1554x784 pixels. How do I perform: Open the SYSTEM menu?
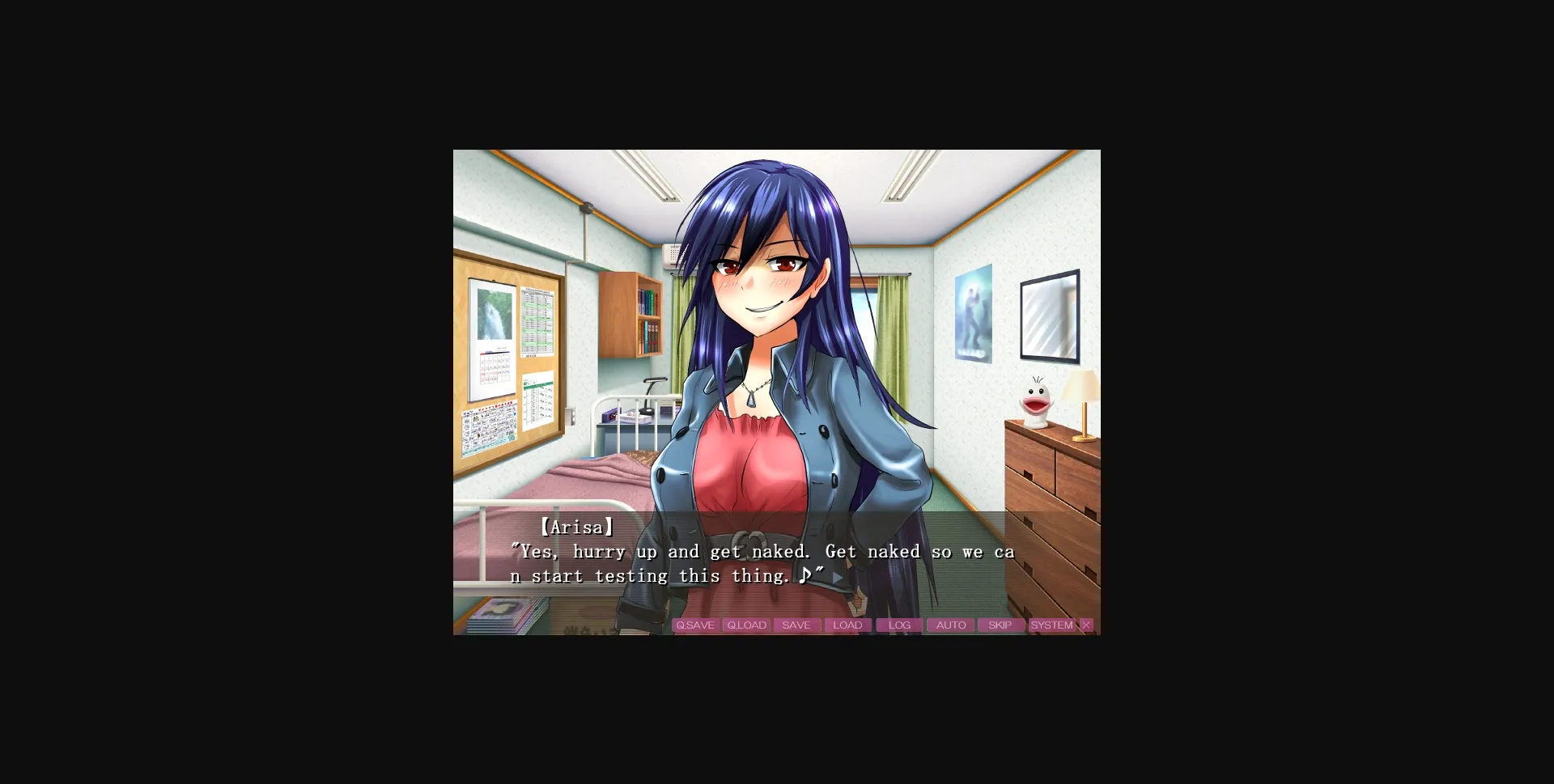1051,625
